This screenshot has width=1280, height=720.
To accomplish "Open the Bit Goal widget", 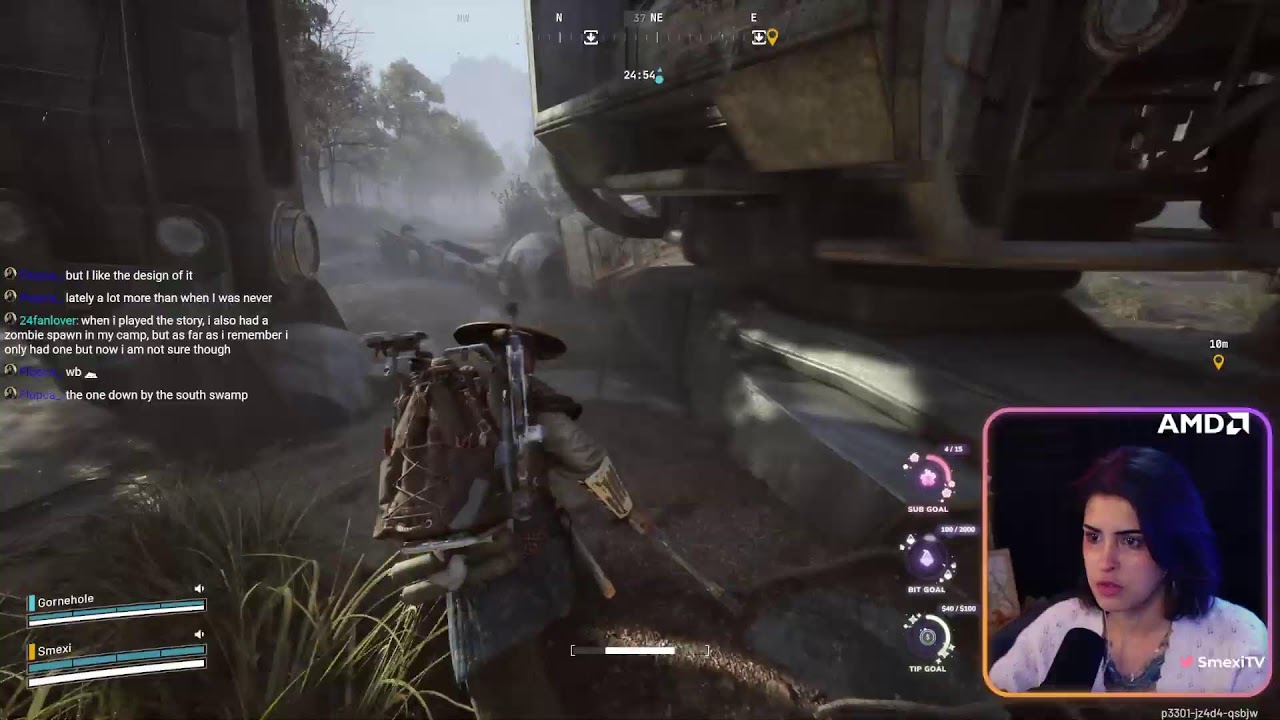I will [926, 559].
